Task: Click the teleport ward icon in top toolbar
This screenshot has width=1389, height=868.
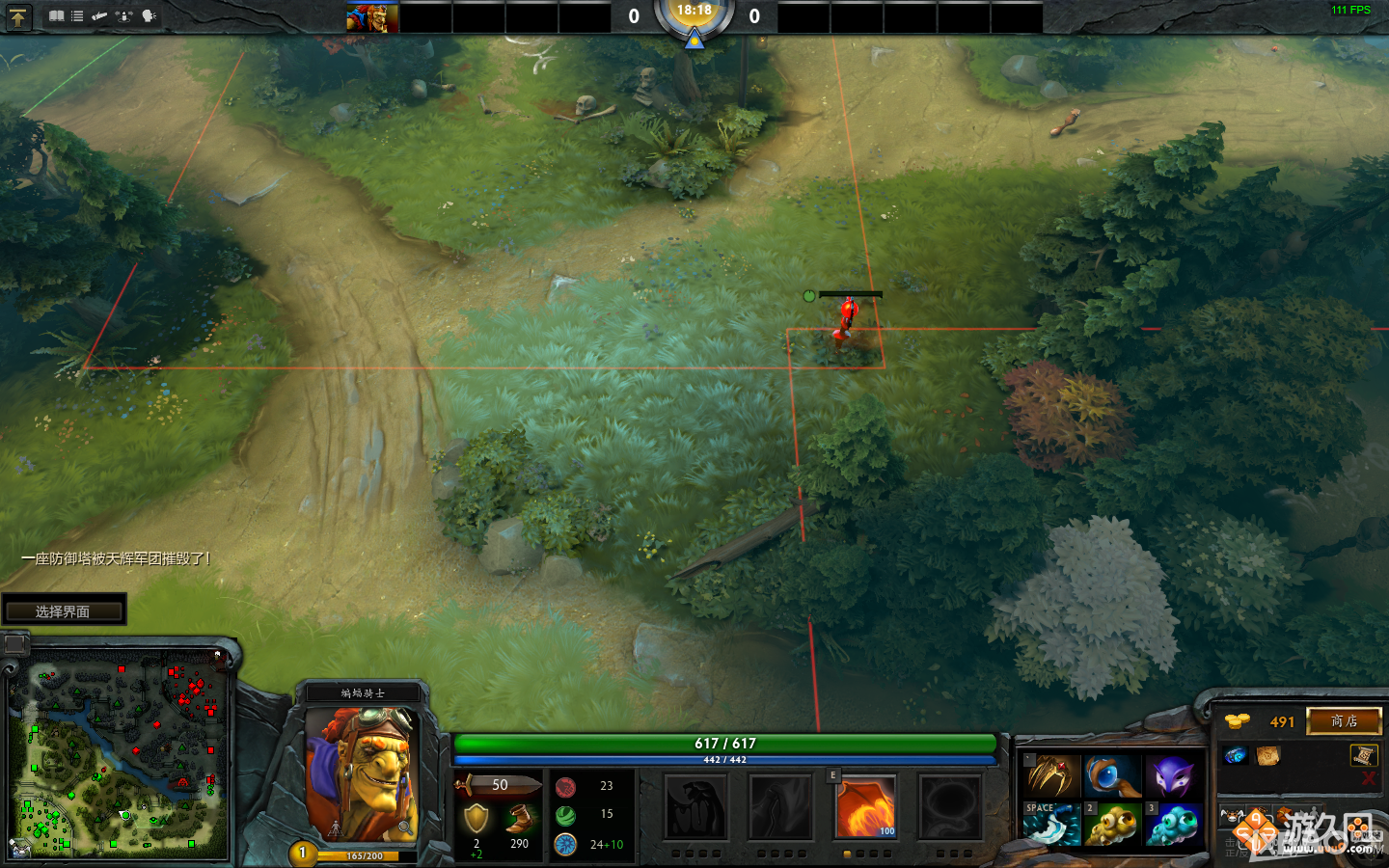Action: coord(123,14)
